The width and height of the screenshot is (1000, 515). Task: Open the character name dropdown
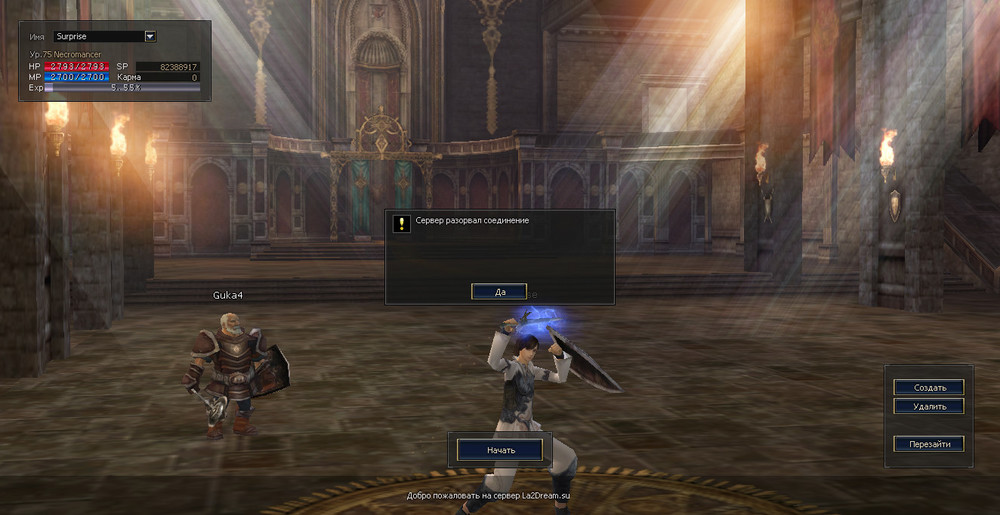pyautogui.click(x=150, y=37)
